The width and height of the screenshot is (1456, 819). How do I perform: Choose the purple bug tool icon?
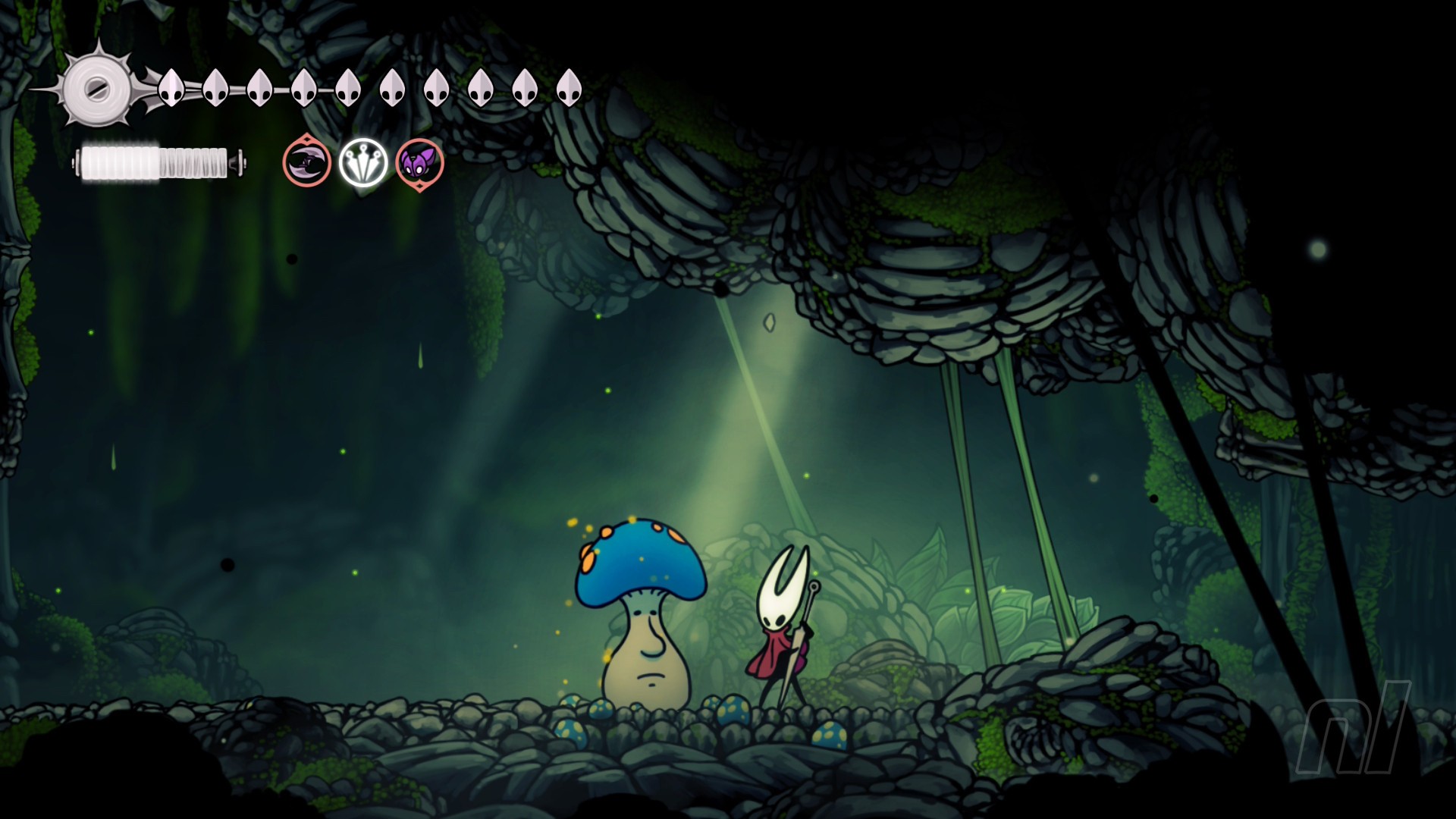[419, 163]
